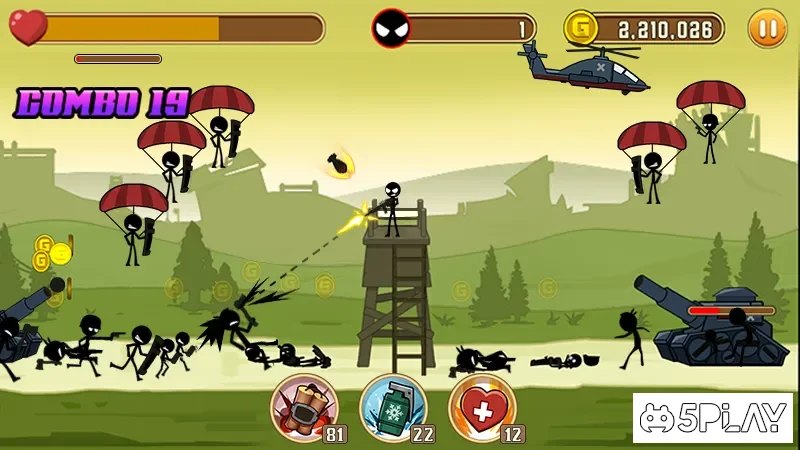Viewport: 800px width, 450px height.
Task: Click the 5Play watermark logo
Action: (713, 417)
